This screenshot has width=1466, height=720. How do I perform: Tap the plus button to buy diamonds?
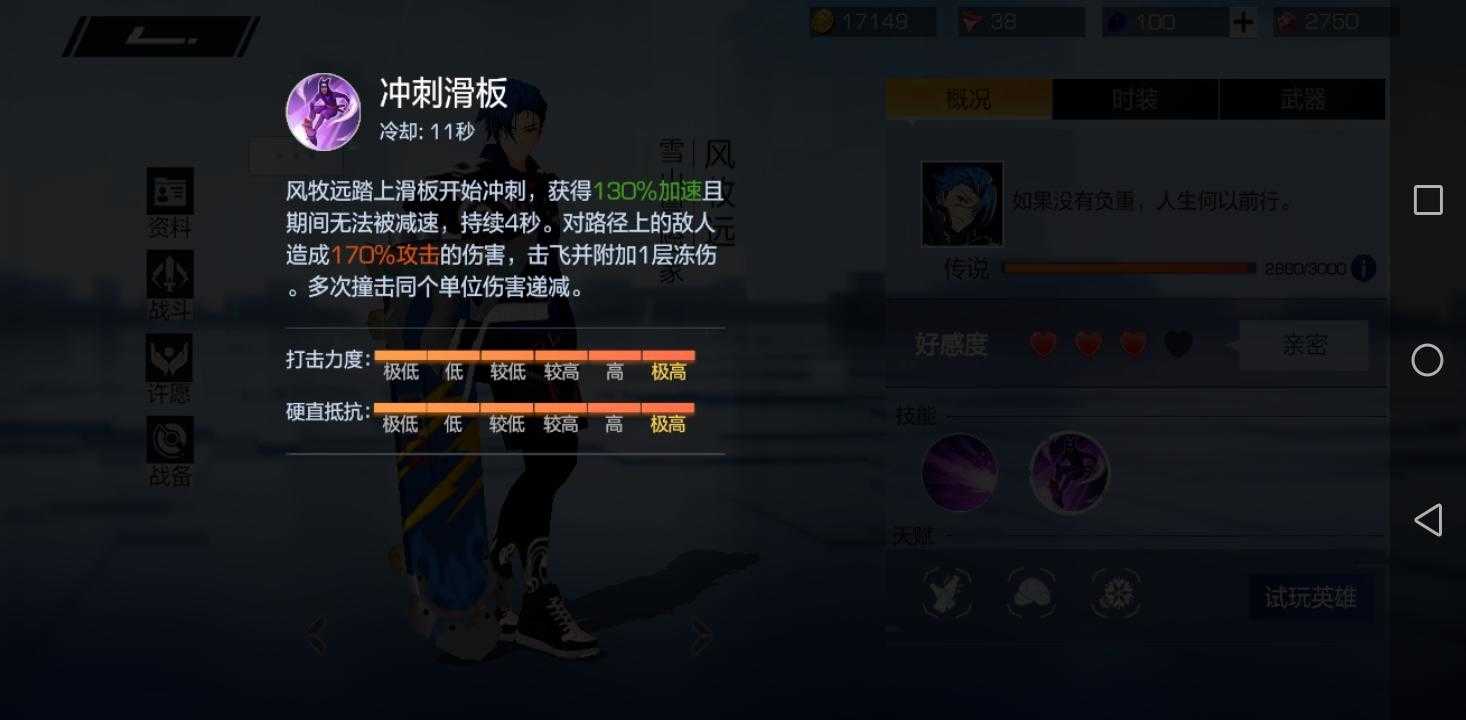[1242, 20]
